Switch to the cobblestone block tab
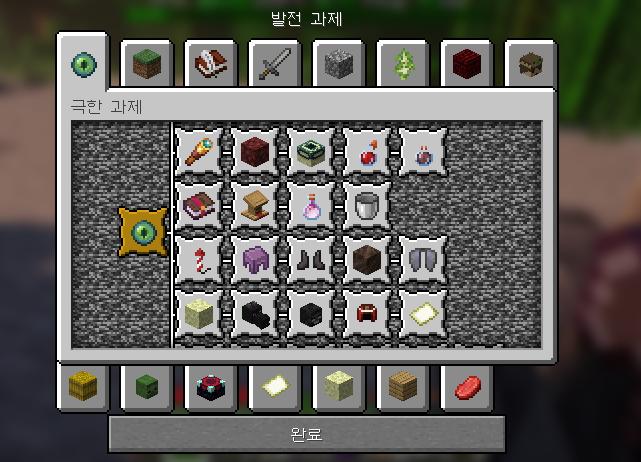 click(341, 66)
